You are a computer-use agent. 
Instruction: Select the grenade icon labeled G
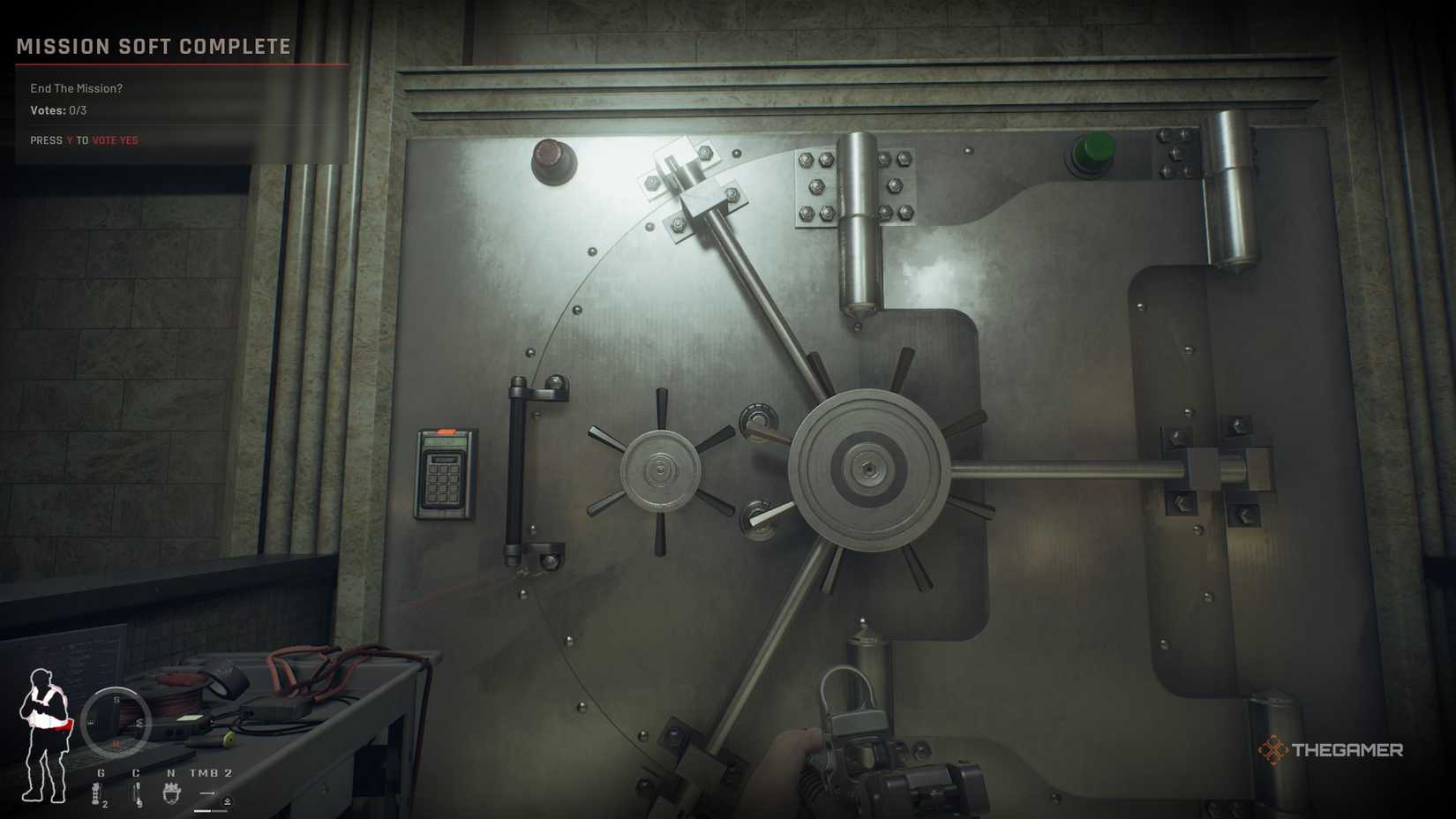(x=95, y=793)
